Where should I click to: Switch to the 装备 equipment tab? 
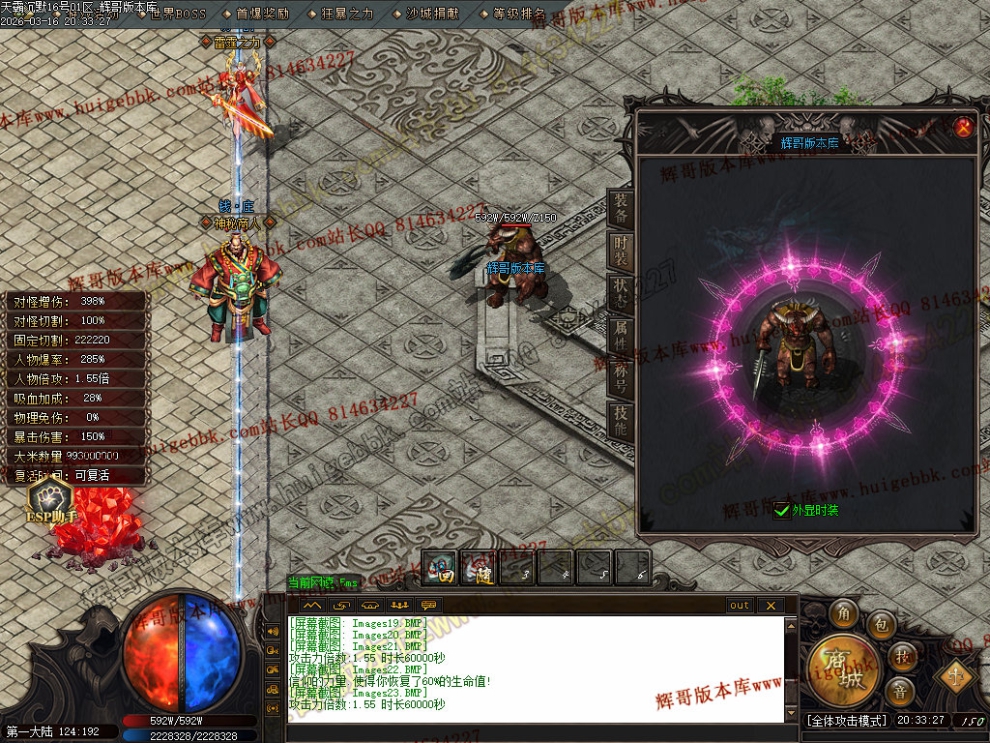(620, 208)
